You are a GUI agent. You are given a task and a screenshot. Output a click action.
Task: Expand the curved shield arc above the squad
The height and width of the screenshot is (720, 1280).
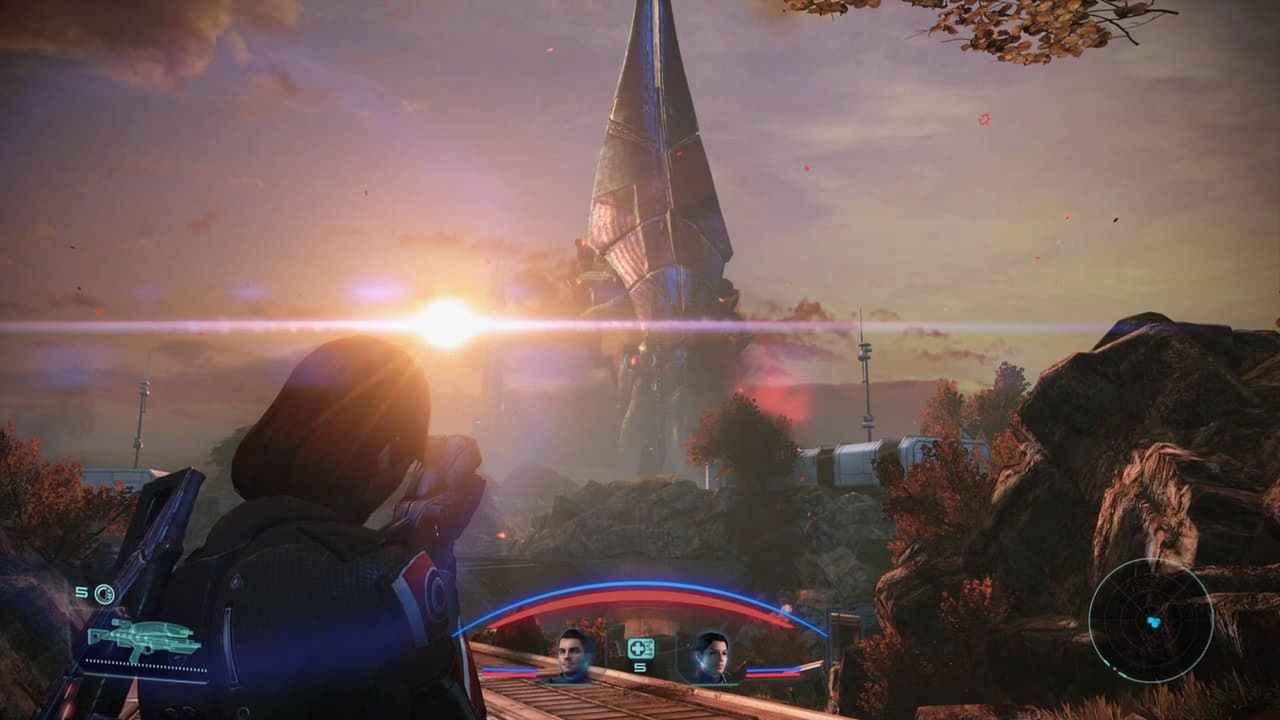point(640,583)
